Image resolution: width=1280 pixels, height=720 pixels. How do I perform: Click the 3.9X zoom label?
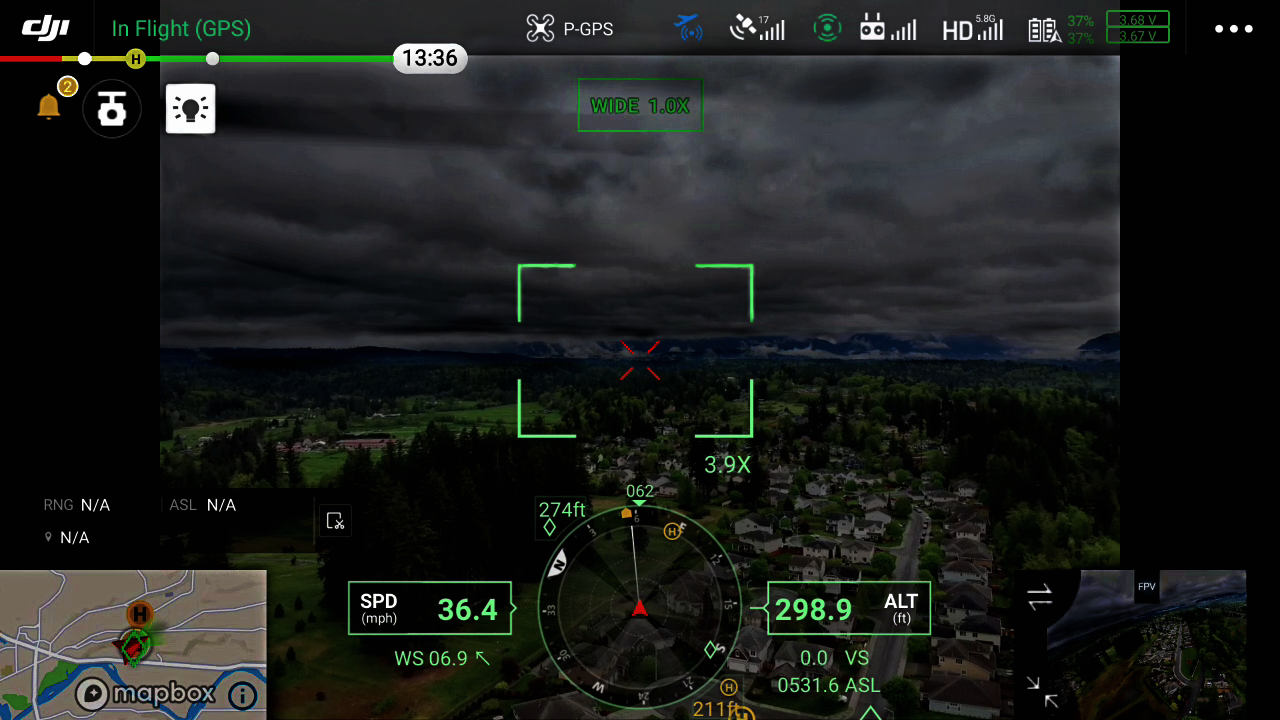click(x=727, y=464)
